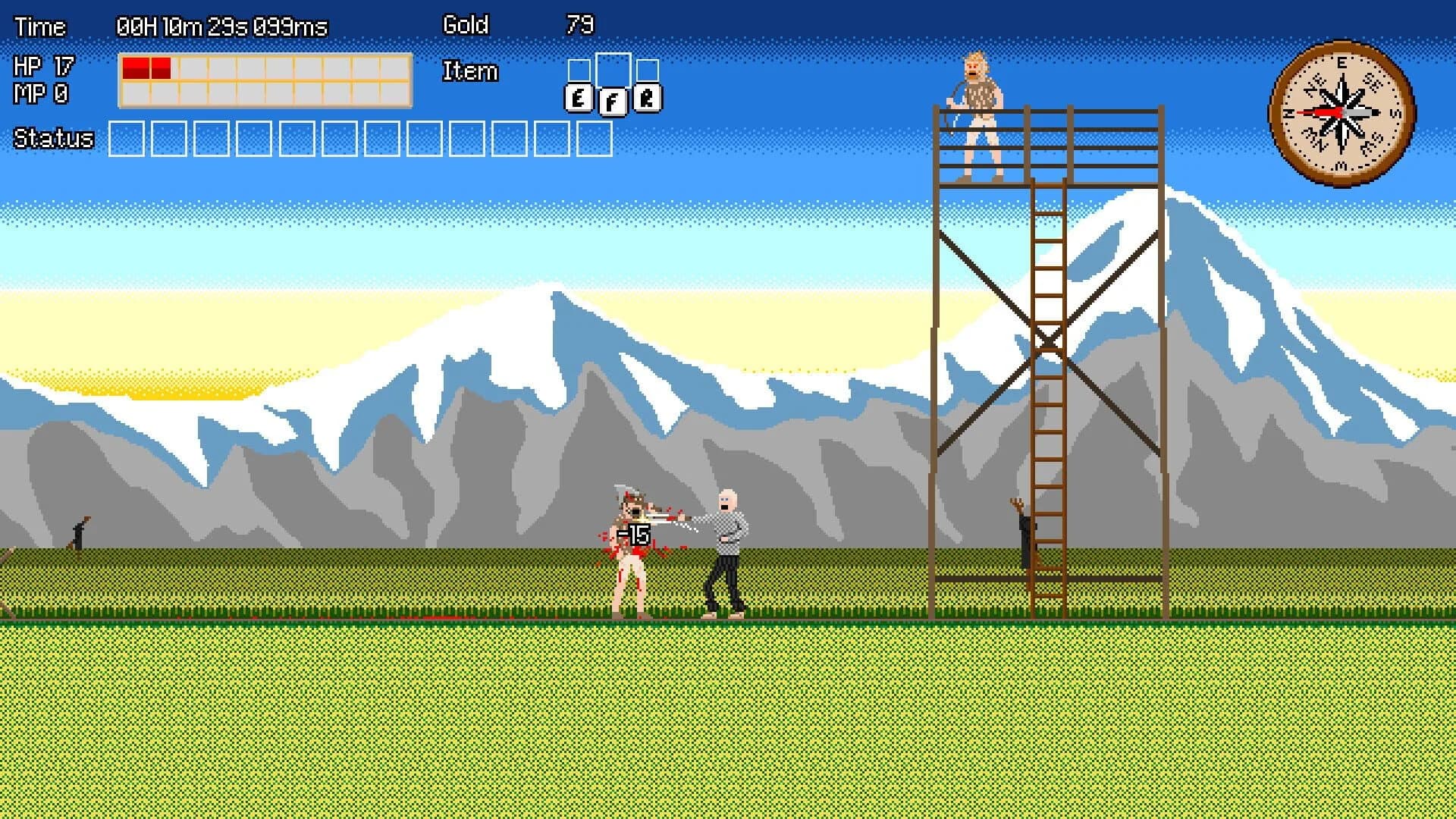Click the red HP segments on the health bar
The width and height of the screenshot is (1456, 819).
(146, 67)
